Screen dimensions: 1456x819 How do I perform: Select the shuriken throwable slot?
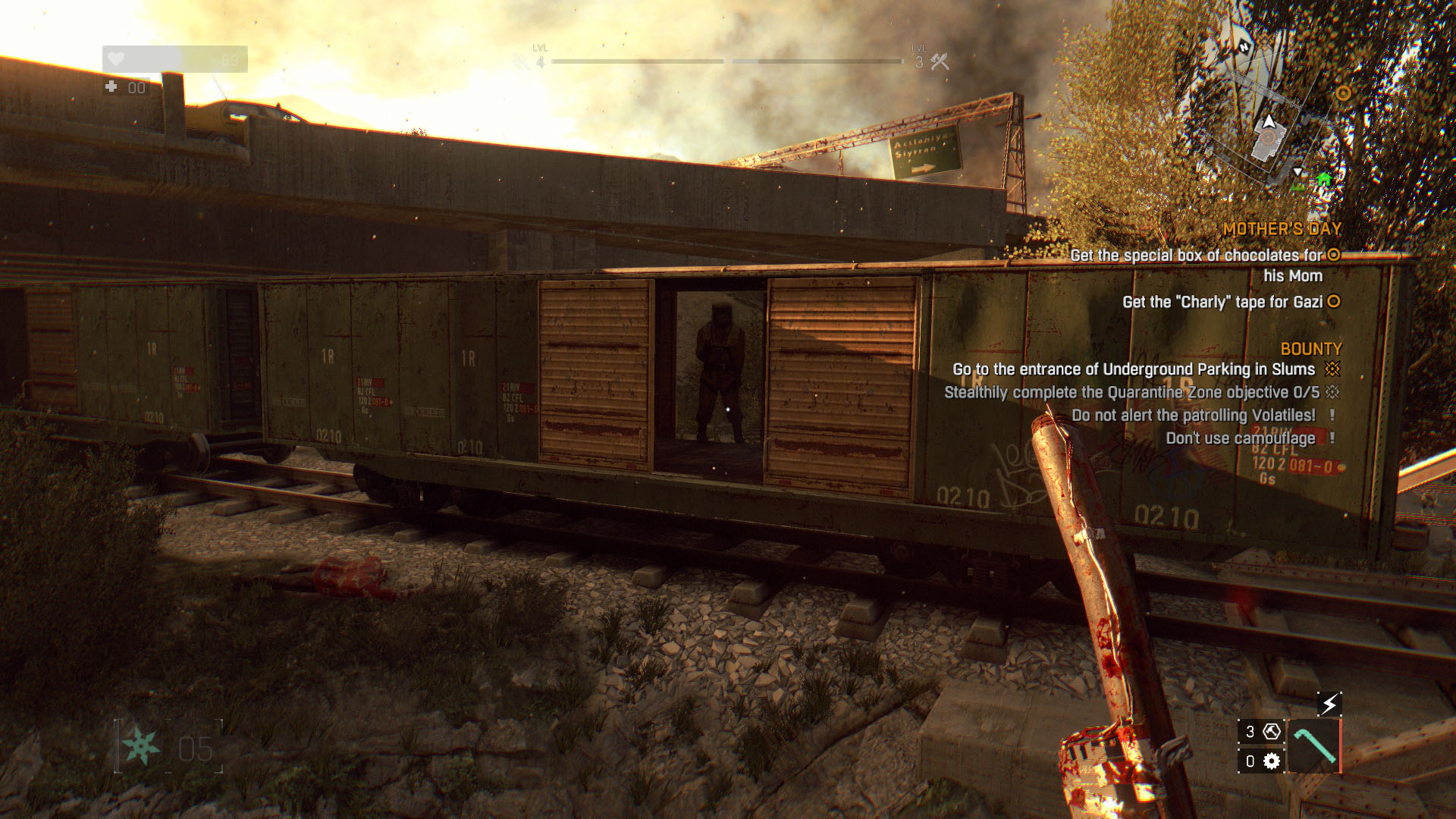coord(143,747)
